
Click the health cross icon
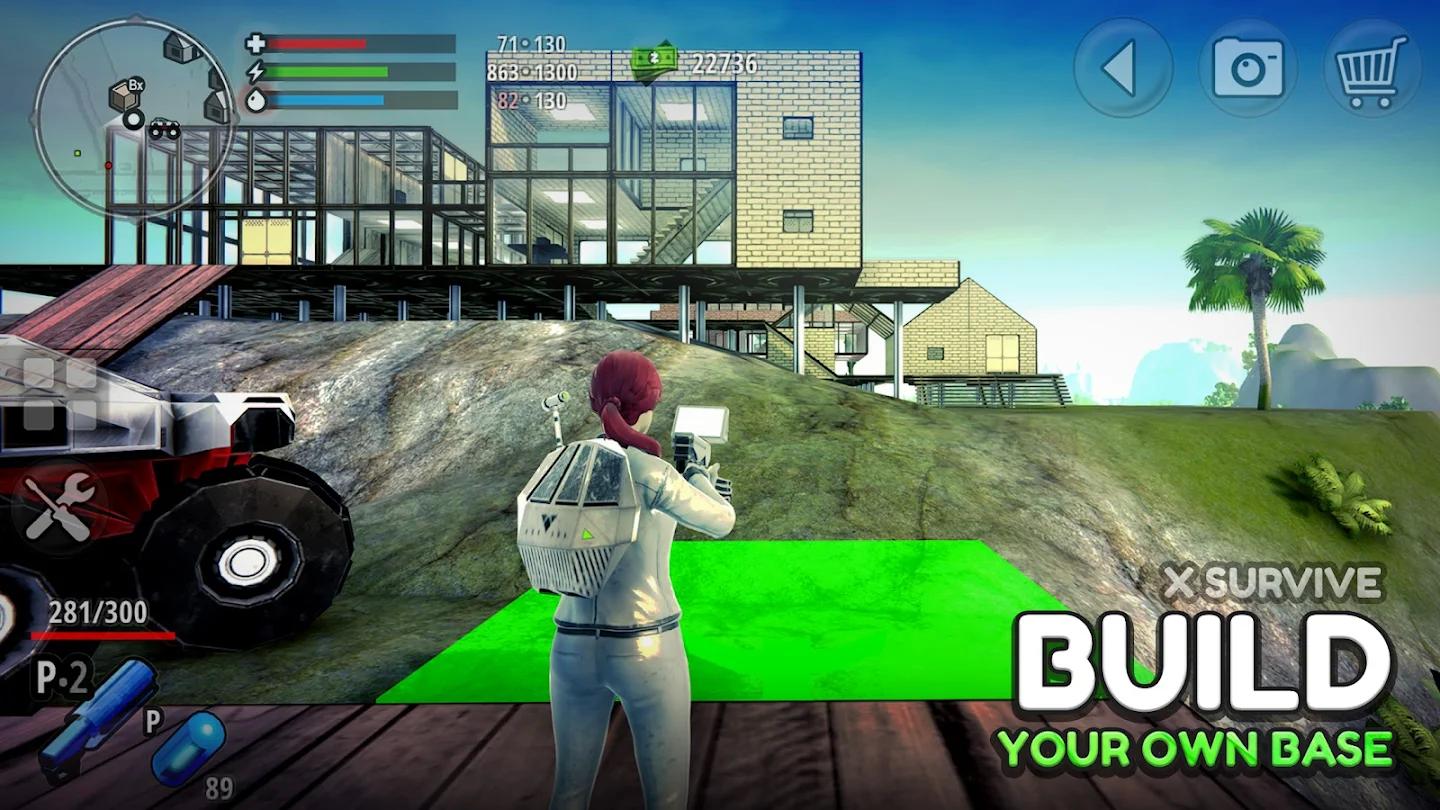(x=256, y=45)
